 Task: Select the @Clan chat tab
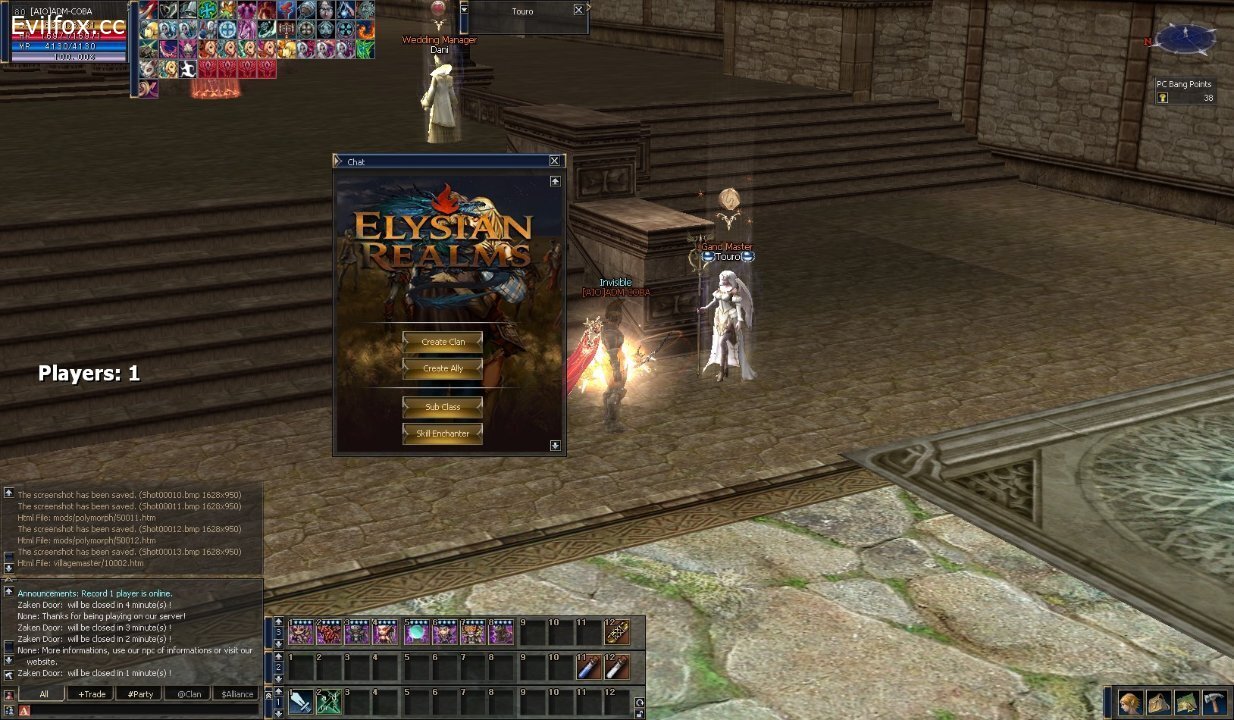pyautogui.click(x=189, y=694)
